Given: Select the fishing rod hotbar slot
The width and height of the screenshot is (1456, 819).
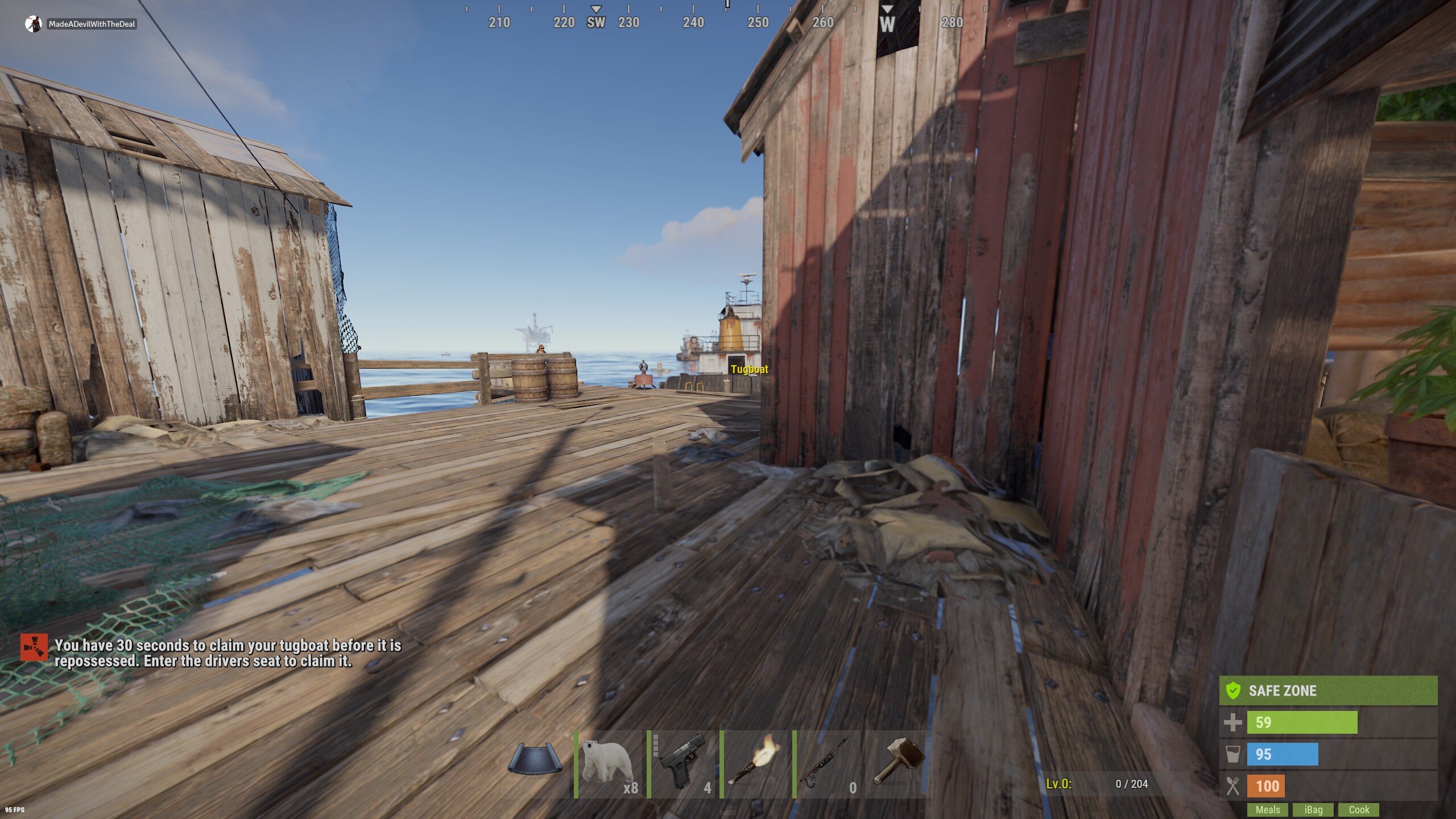Looking at the screenshot, I should (828, 765).
